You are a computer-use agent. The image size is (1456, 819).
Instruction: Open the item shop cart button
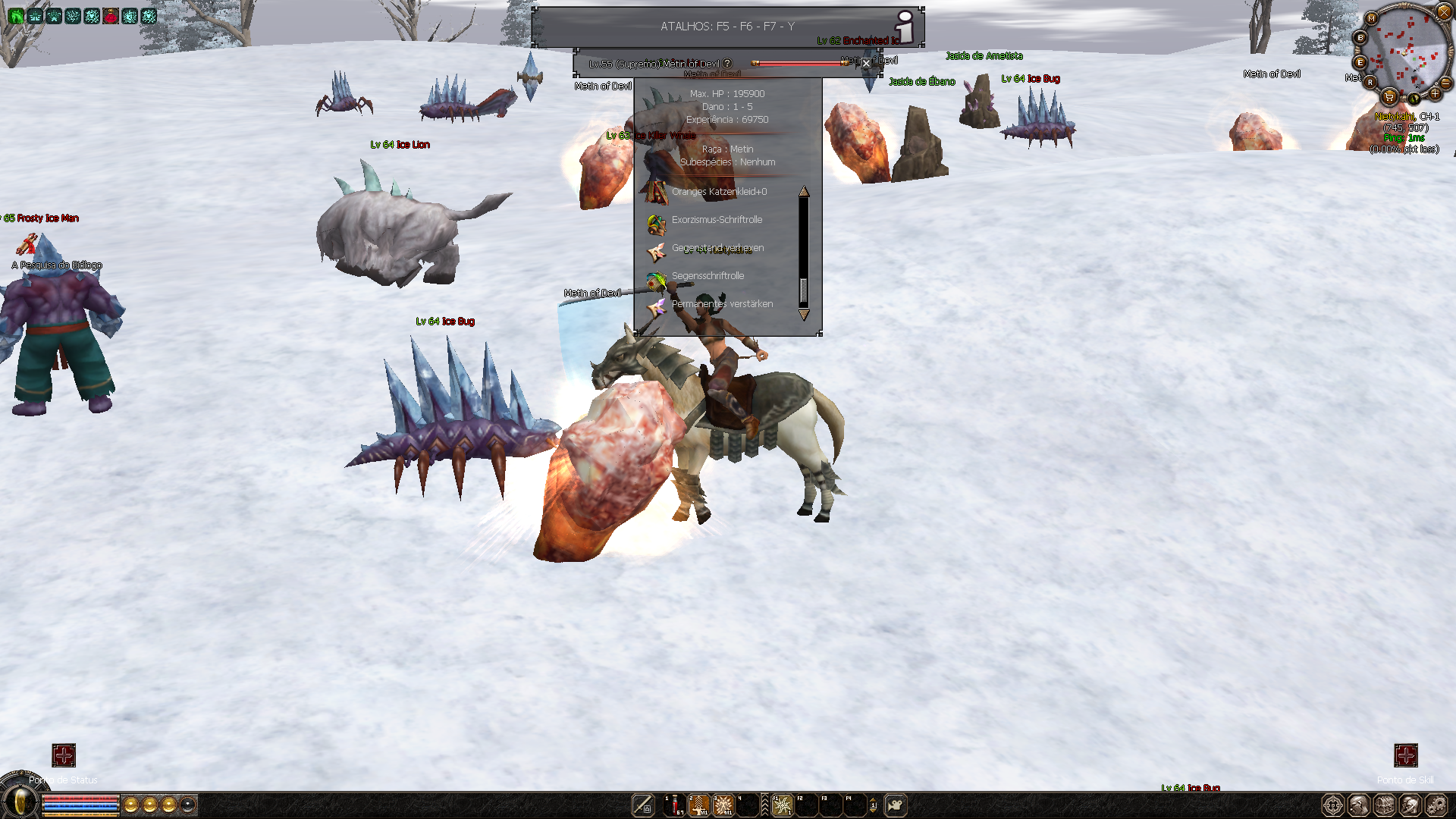1389,96
